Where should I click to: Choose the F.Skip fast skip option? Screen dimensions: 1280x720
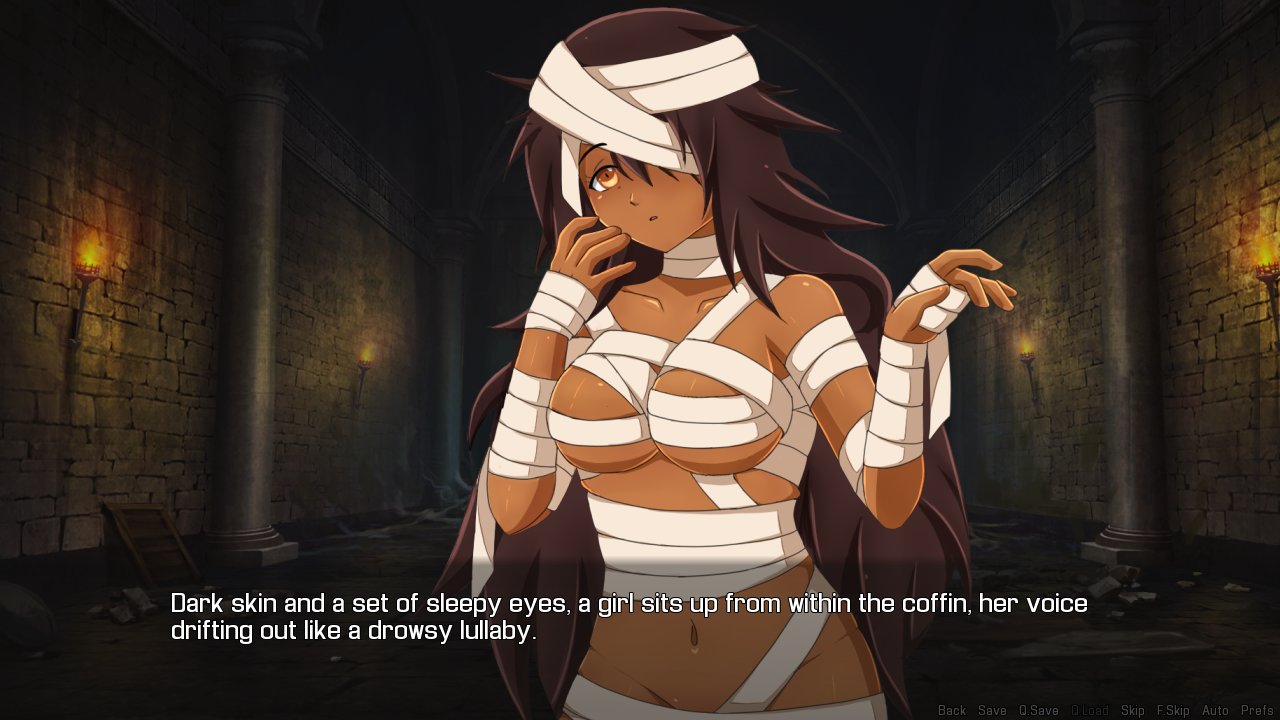point(1173,711)
